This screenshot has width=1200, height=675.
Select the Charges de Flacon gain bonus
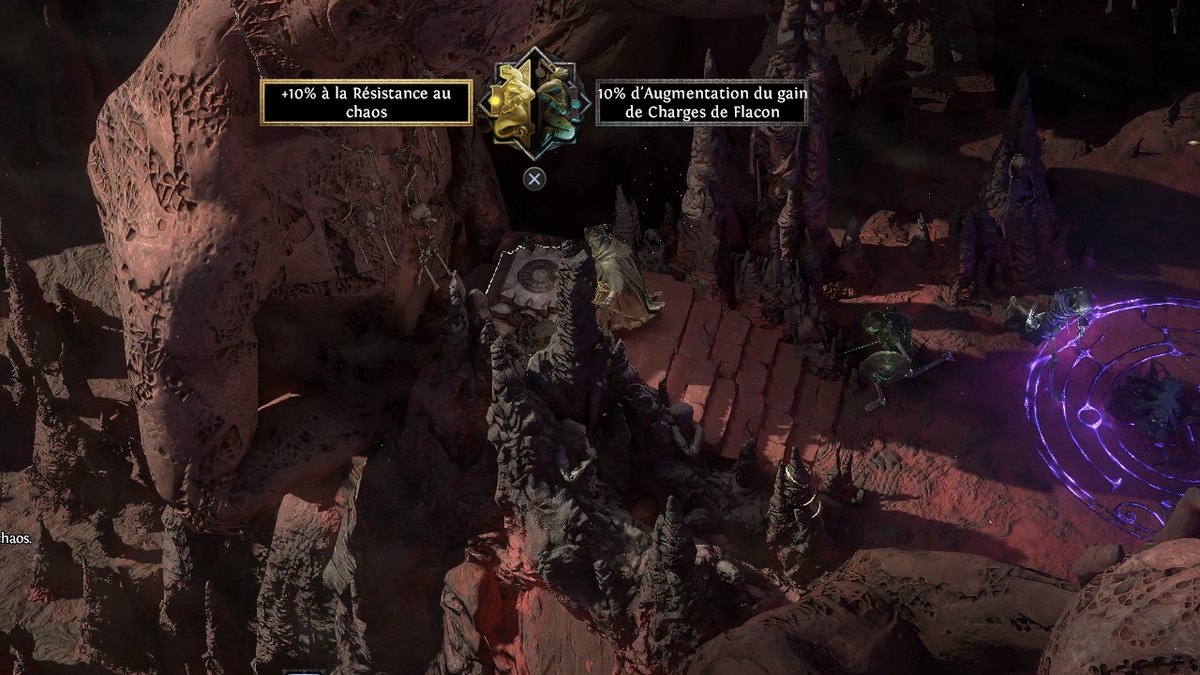[x=701, y=103]
